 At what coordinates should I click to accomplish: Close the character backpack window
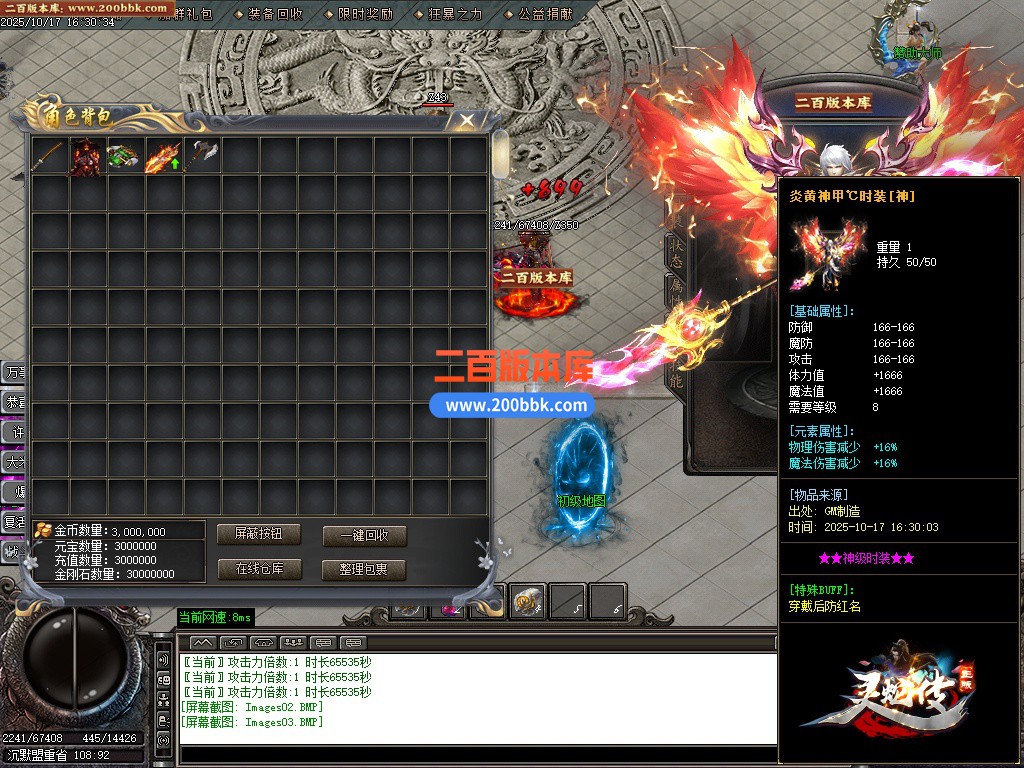(466, 121)
